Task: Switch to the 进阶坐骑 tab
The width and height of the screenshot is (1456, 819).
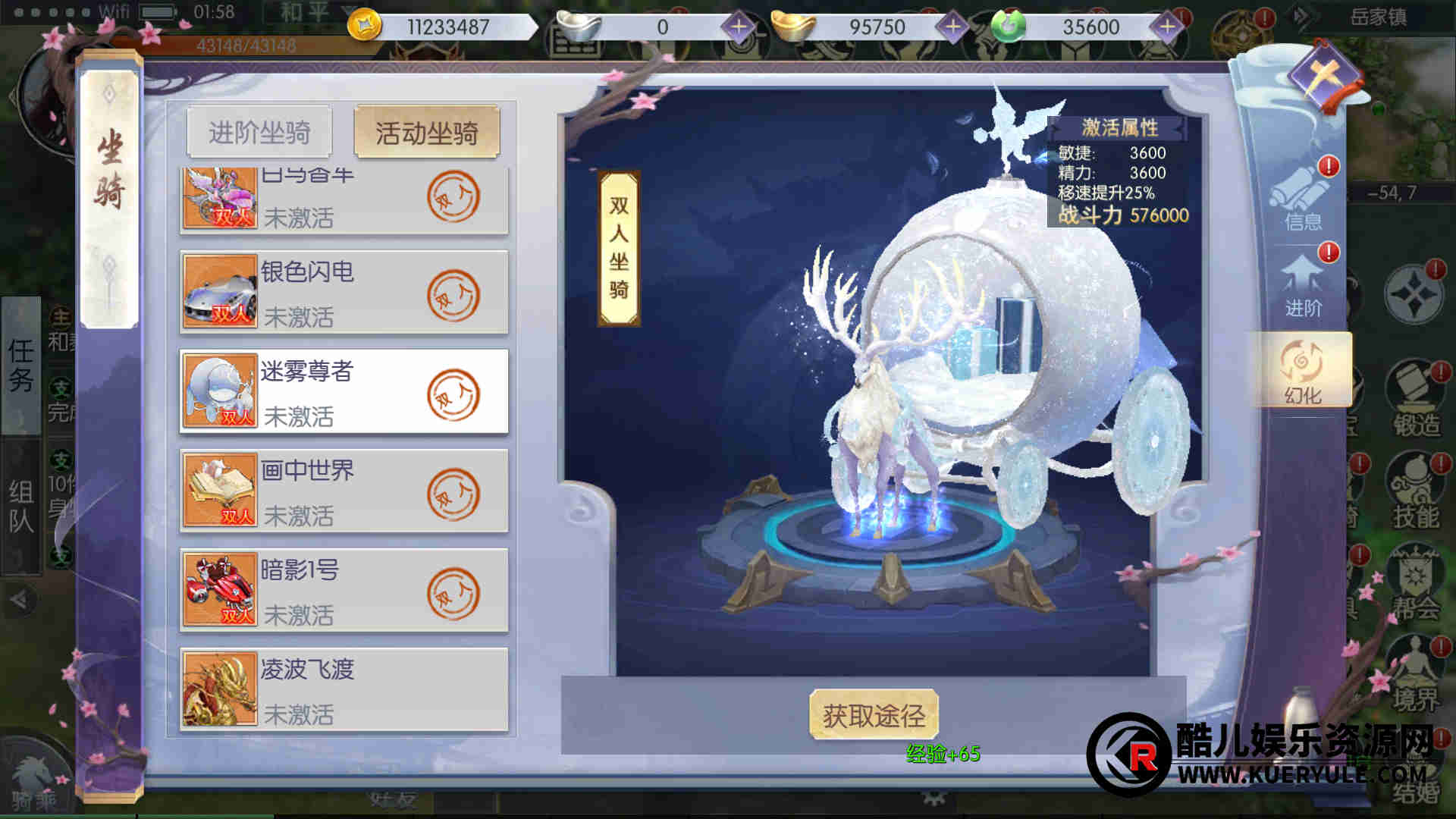Action: point(259,133)
